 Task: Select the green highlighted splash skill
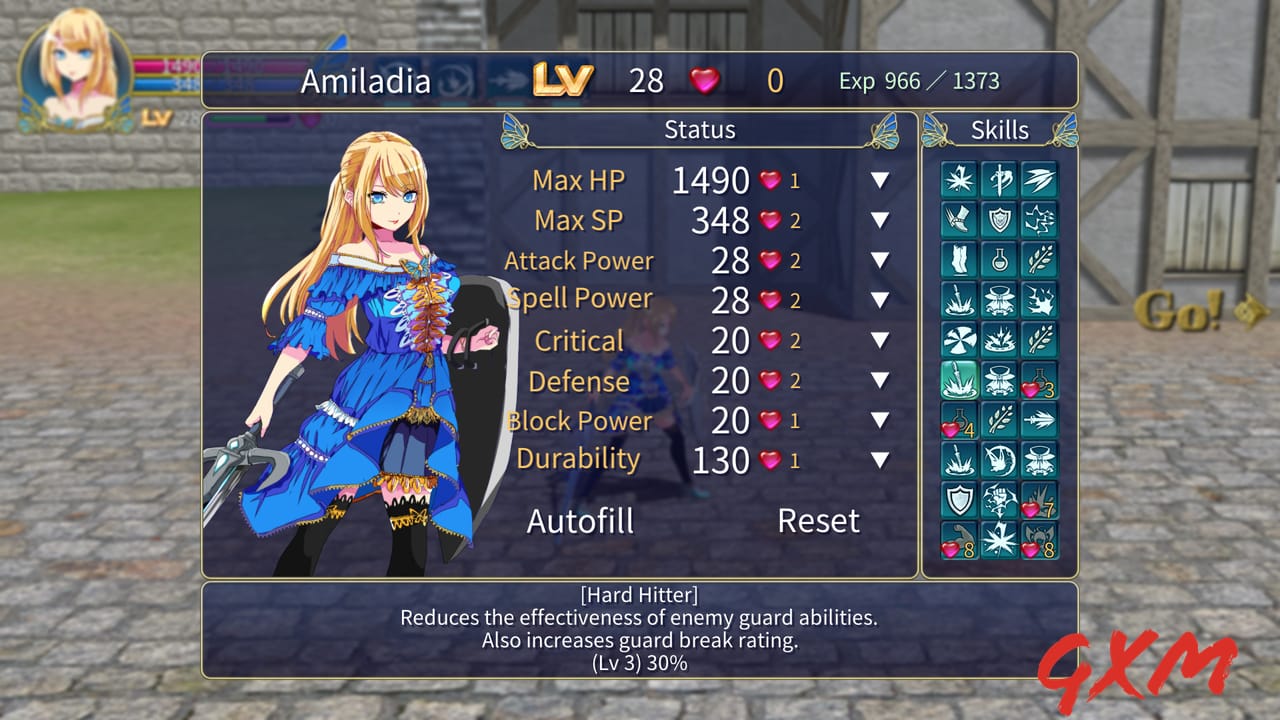(x=957, y=377)
